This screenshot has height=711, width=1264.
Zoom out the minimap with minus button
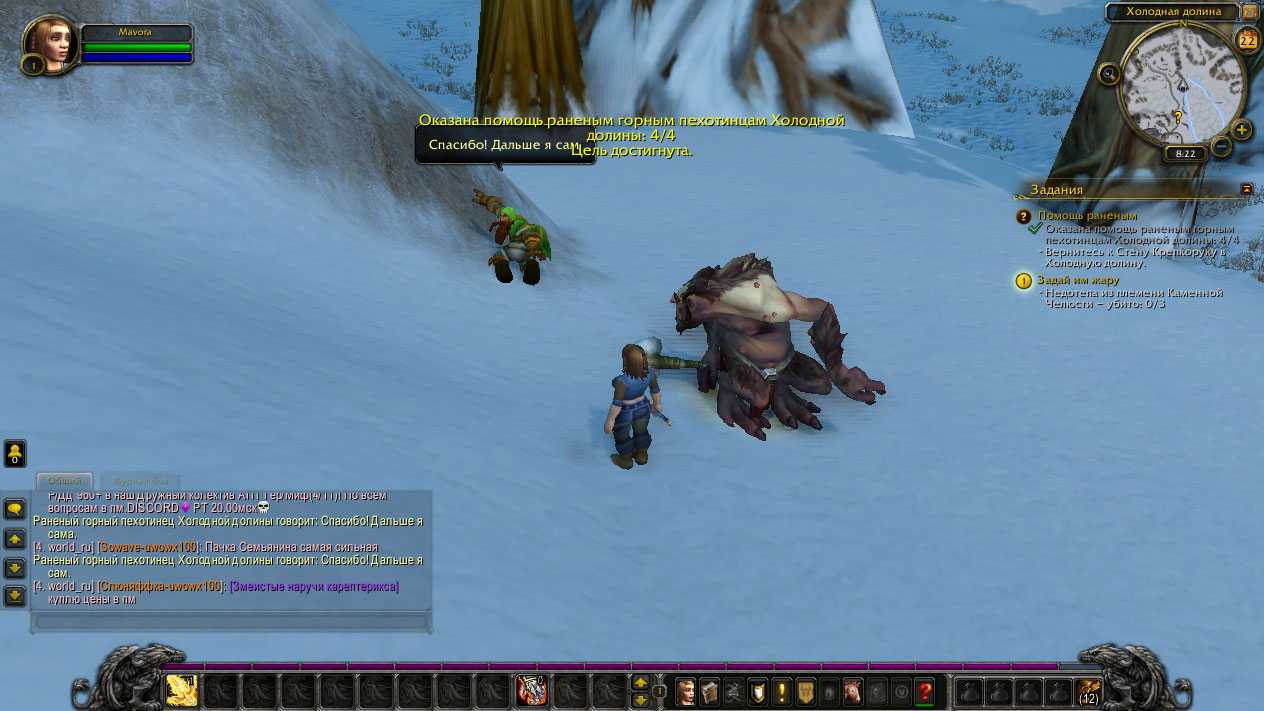click(1221, 146)
